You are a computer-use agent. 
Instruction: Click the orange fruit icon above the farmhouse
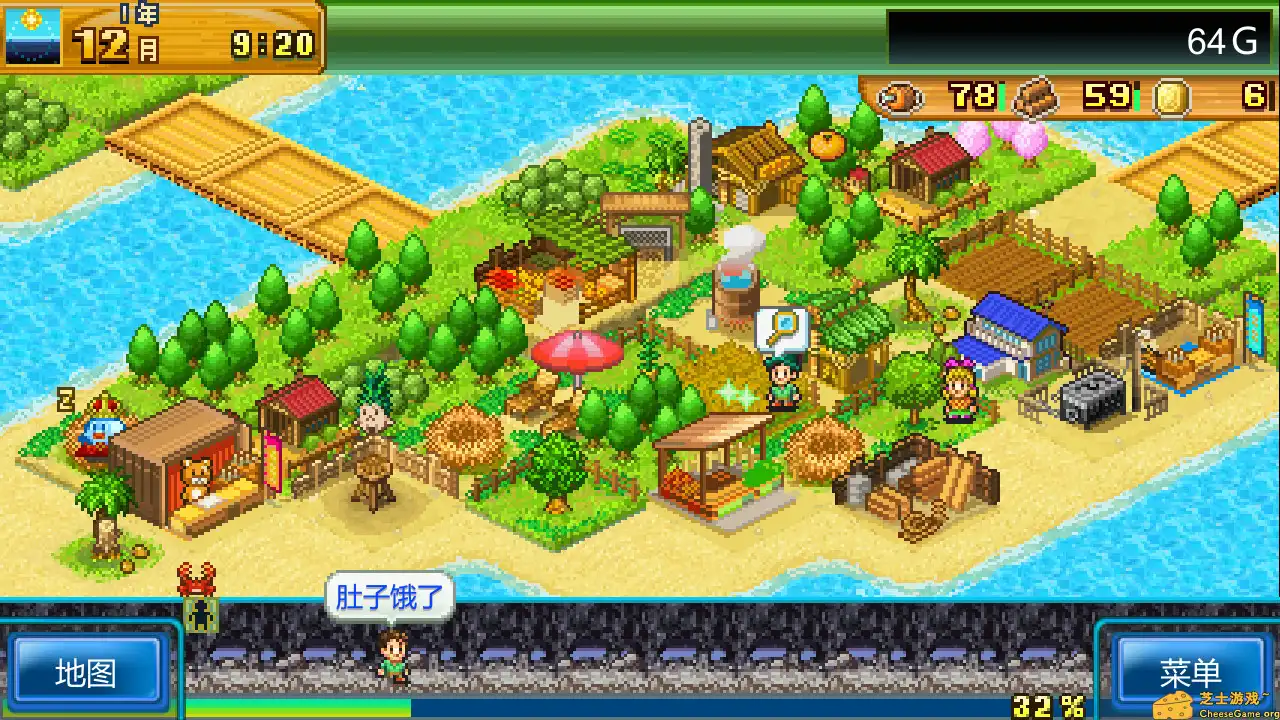(826, 145)
